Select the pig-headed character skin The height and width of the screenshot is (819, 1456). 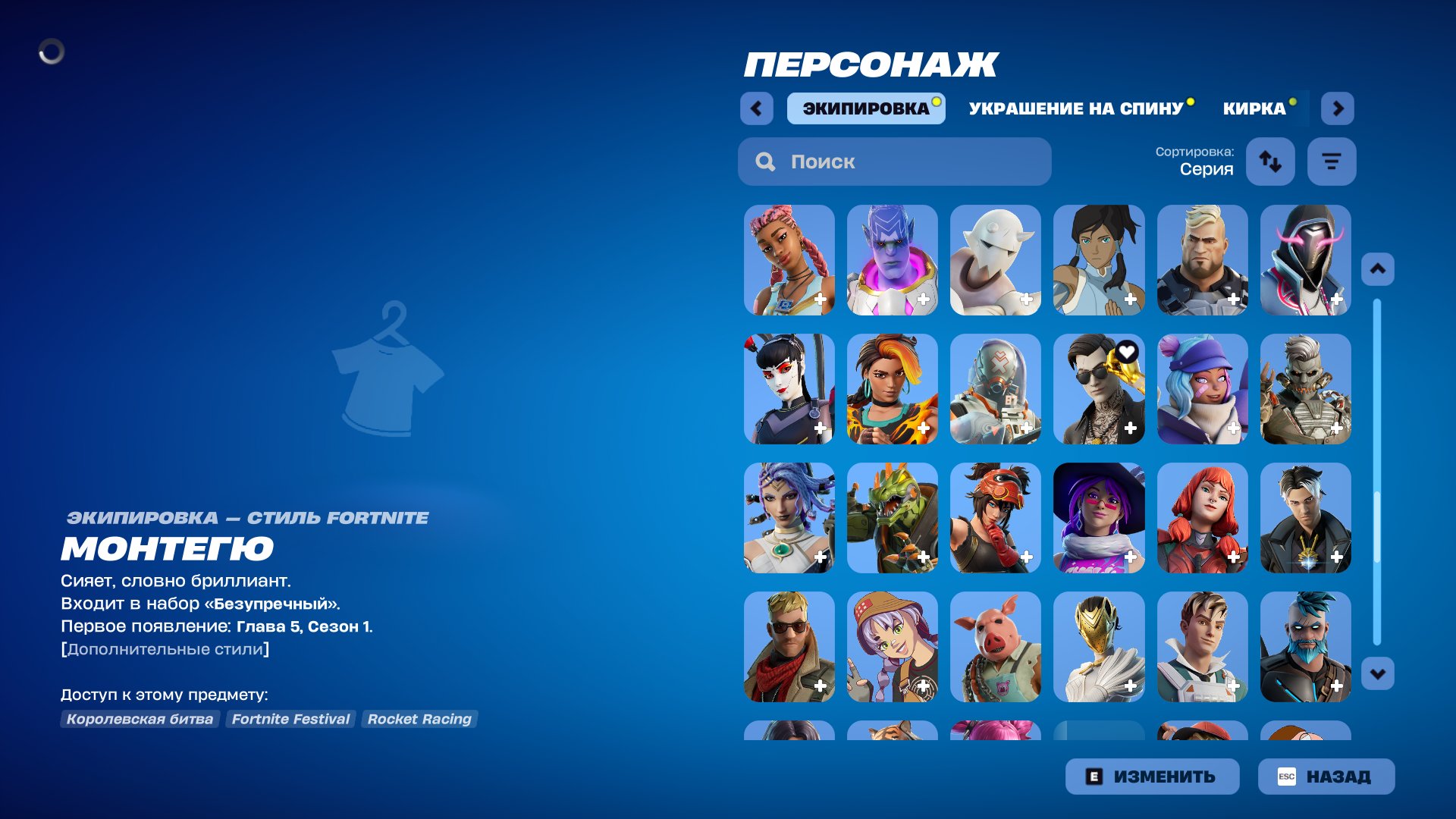pyautogui.click(x=996, y=648)
